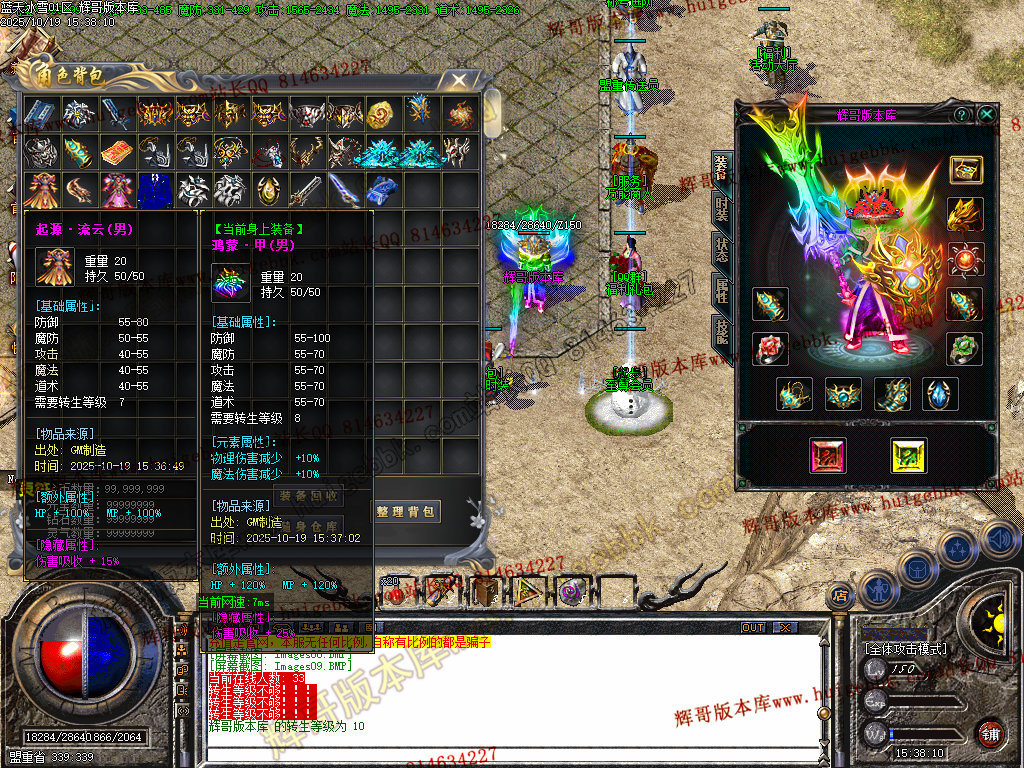This screenshot has height=768, width=1024.
Task: Select the blue suit outfit in the bag
Action: [154, 190]
